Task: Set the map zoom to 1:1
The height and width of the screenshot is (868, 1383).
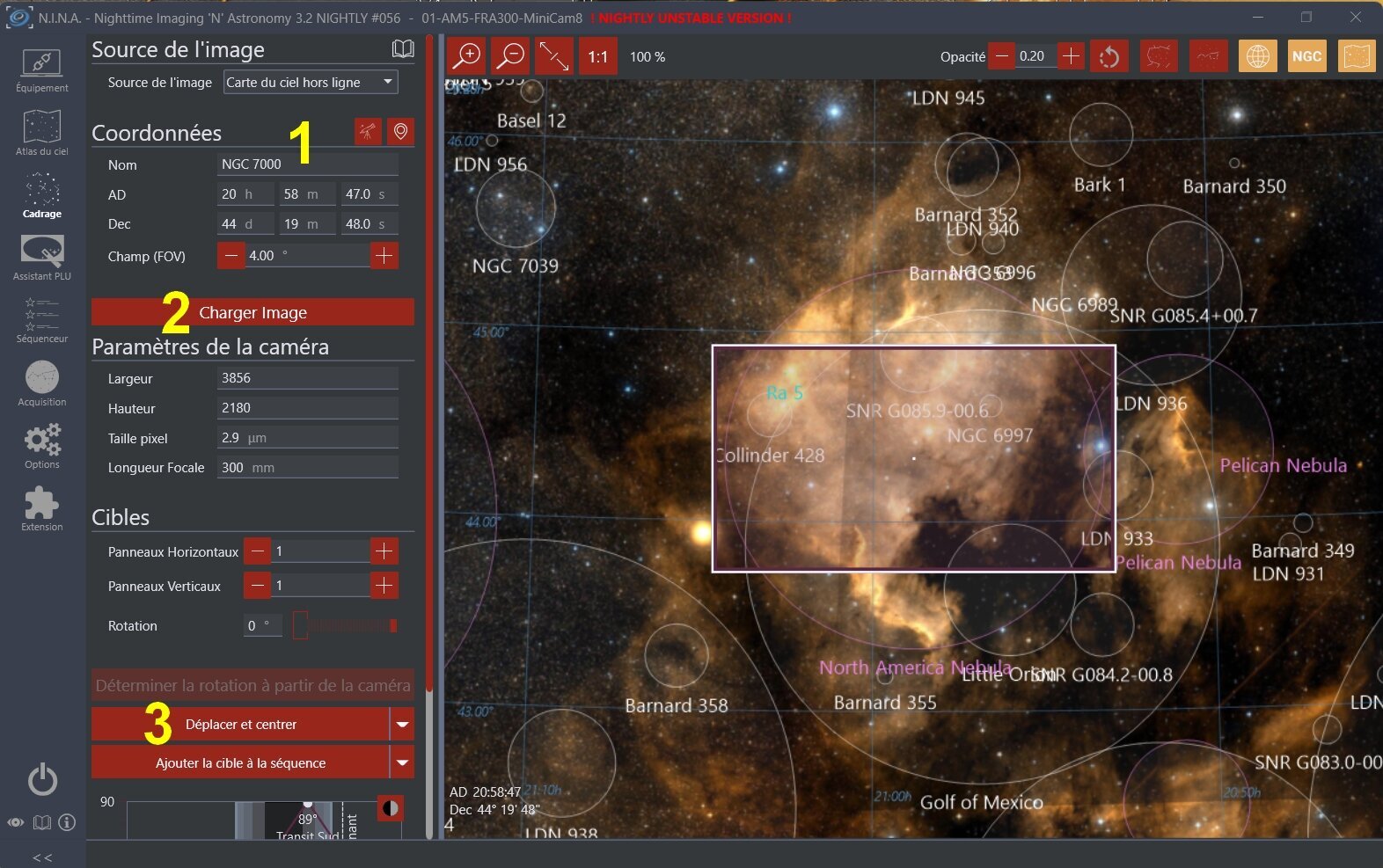Action: pos(598,56)
